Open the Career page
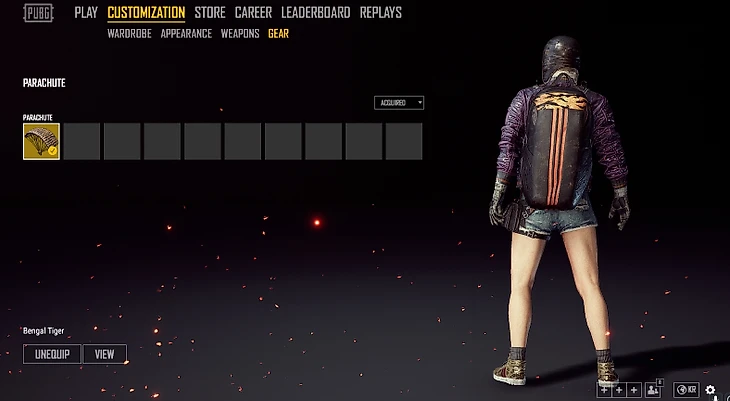The width and height of the screenshot is (730, 401). [x=254, y=13]
